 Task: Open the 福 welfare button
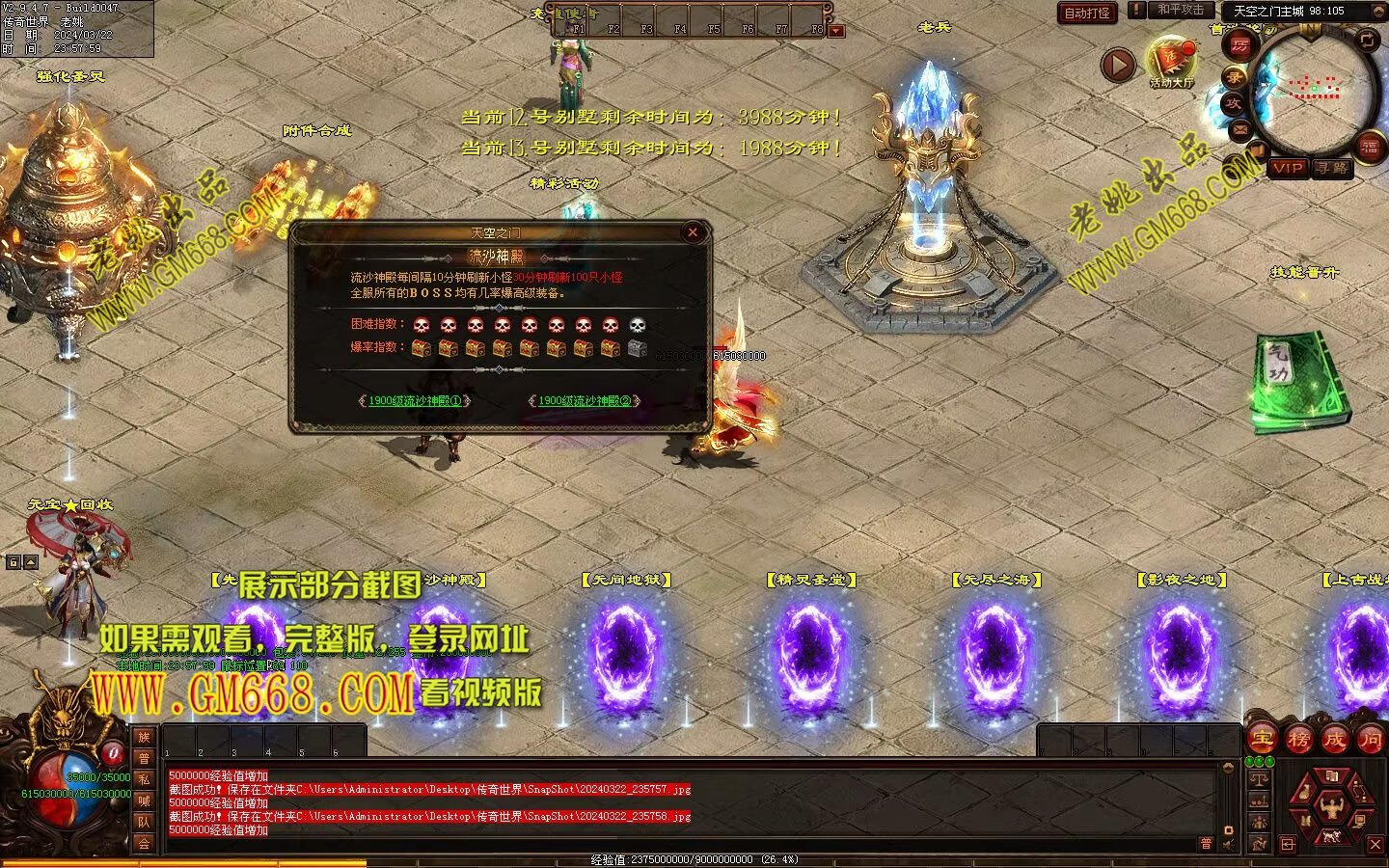coord(1369,148)
